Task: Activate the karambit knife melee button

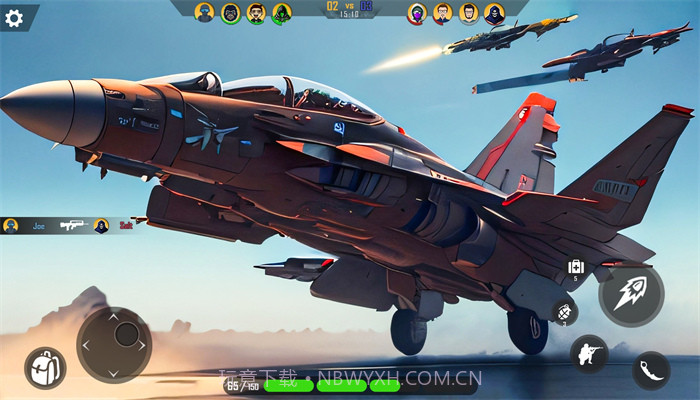Action: pyautogui.click(x=651, y=369)
